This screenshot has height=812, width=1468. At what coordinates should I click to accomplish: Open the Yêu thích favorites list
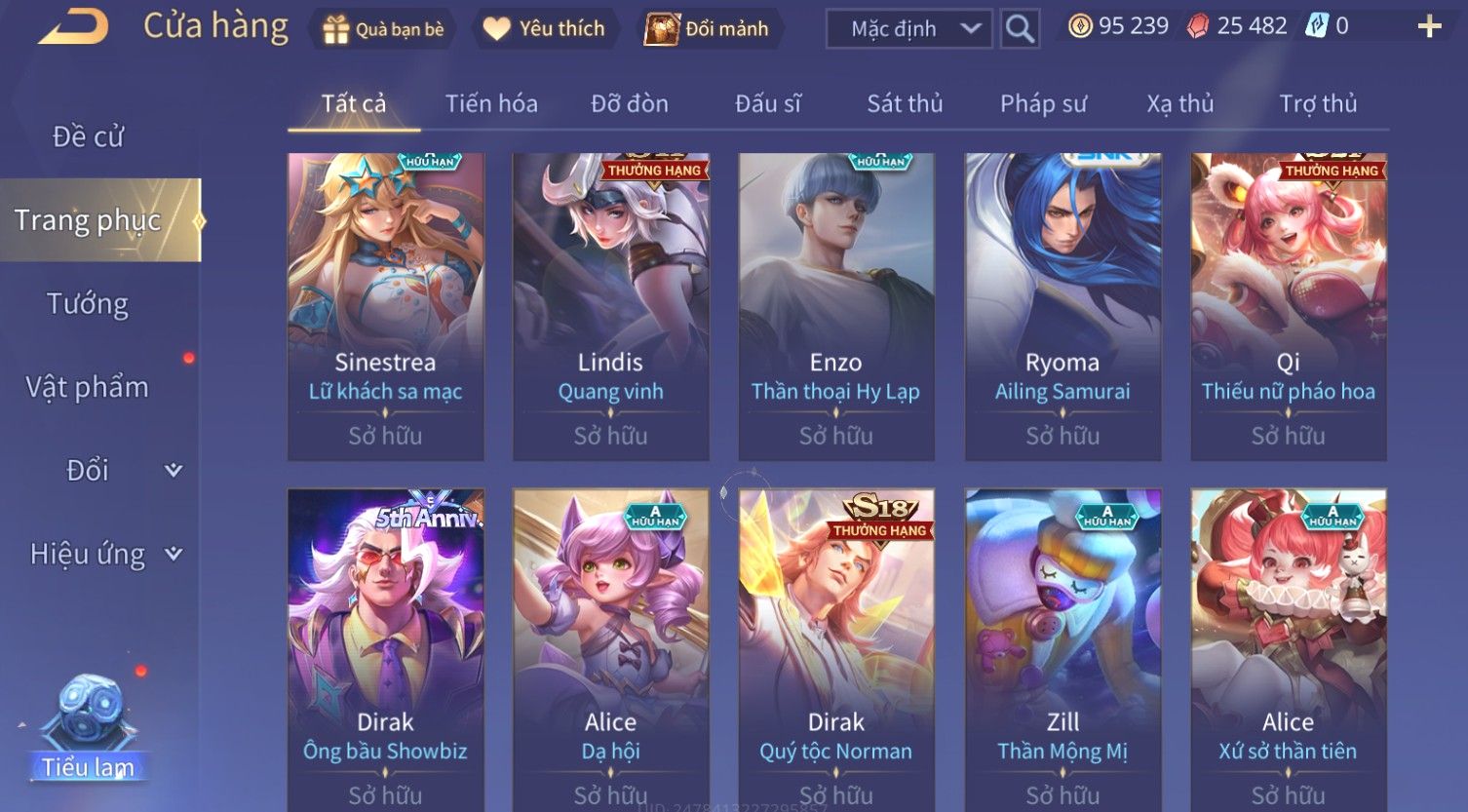point(544,29)
